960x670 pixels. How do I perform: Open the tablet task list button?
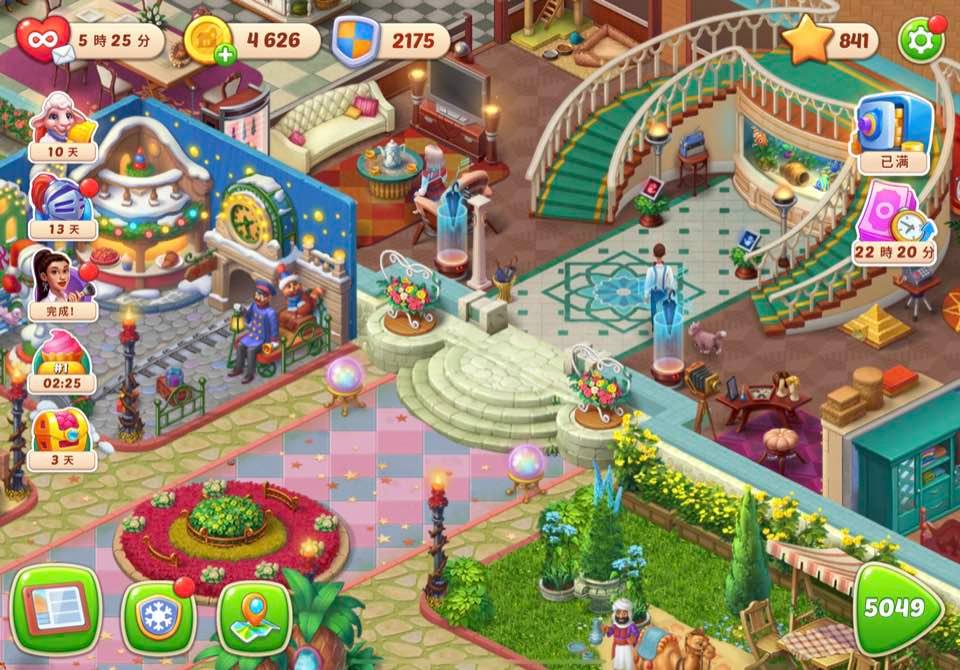click(x=58, y=610)
